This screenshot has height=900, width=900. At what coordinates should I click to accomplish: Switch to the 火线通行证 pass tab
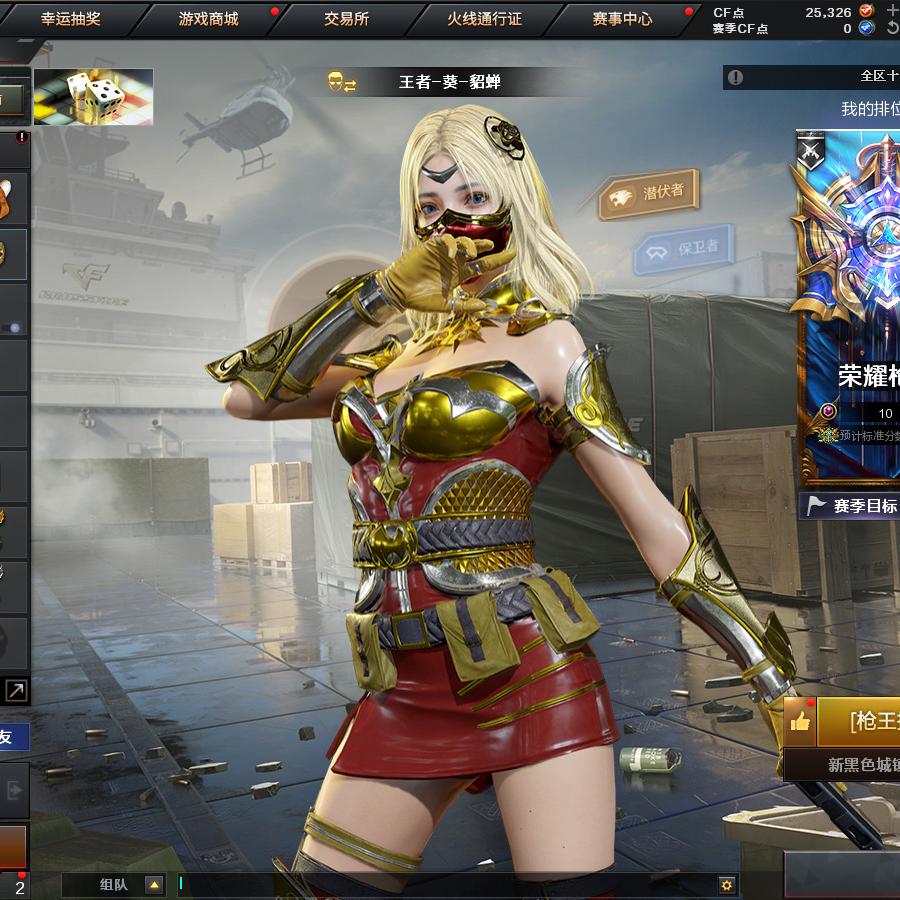[484, 19]
